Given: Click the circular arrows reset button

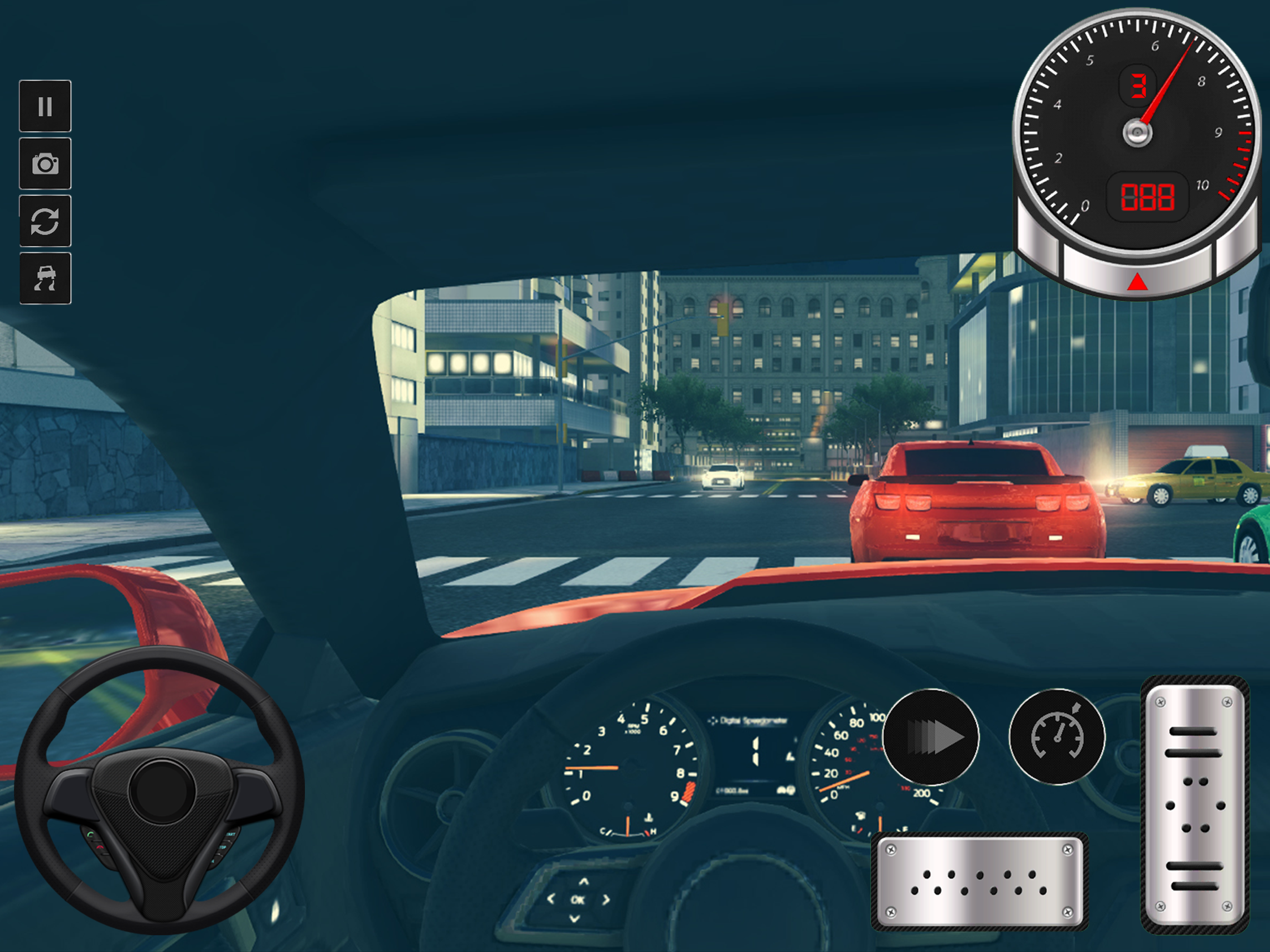Looking at the screenshot, I should [45, 221].
